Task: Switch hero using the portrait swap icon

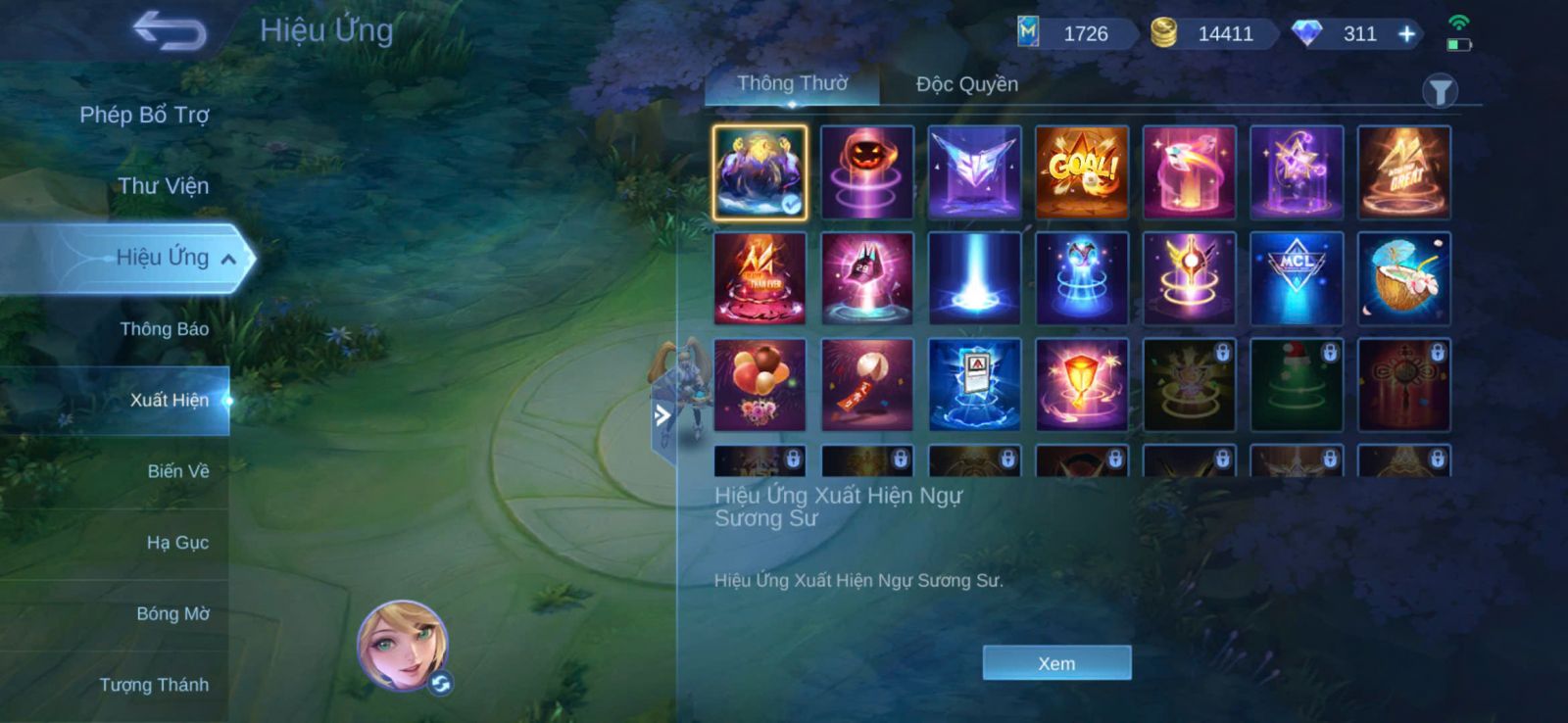Action: tap(440, 684)
